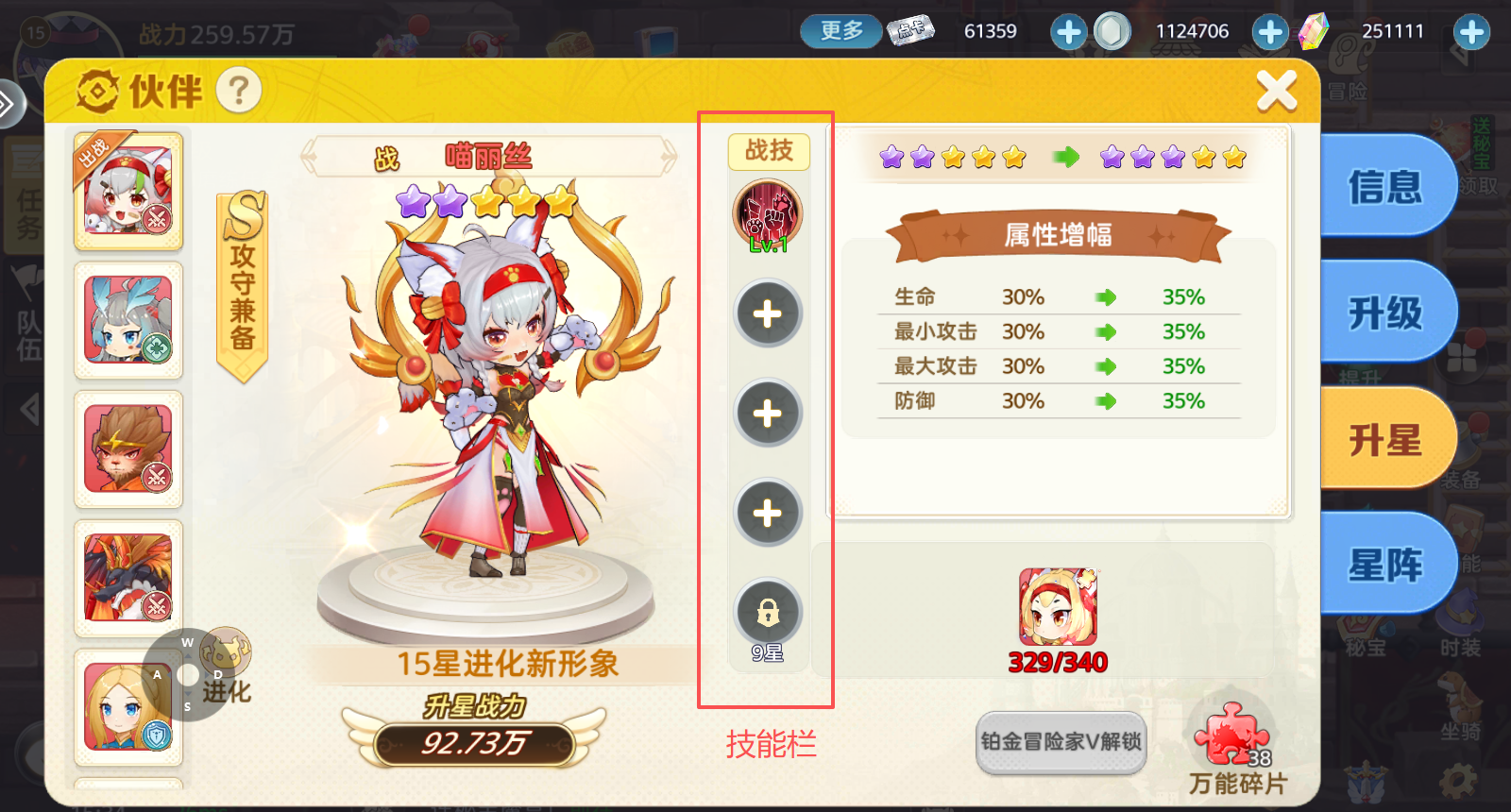Click the plus beside gems 251111
1511x812 pixels.
tap(1470, 31)
